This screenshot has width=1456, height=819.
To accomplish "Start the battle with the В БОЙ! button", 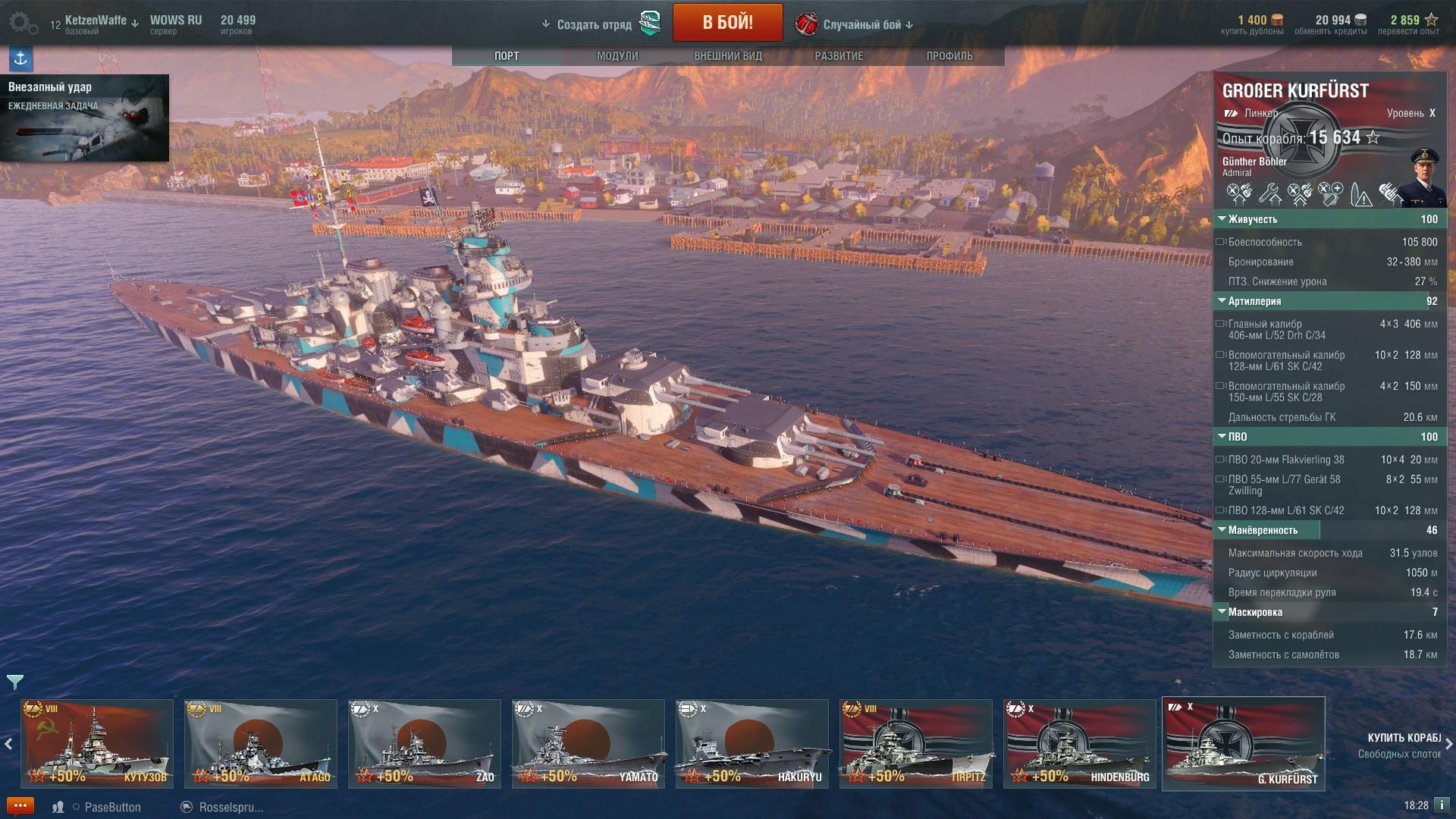I will coord(727,23).
